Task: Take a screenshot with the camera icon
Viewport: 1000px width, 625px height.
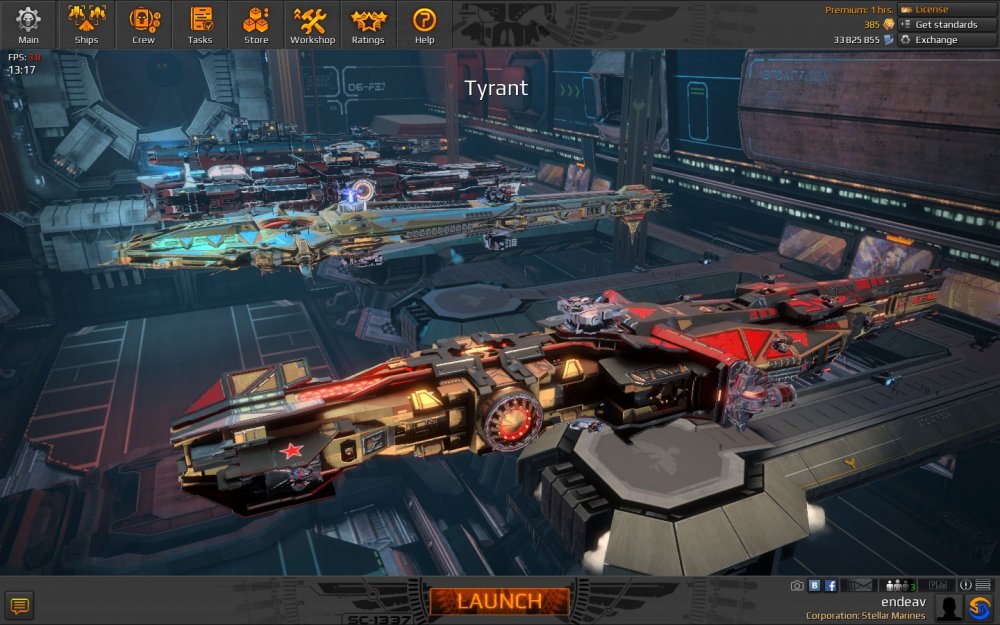Action: [797, 586]
